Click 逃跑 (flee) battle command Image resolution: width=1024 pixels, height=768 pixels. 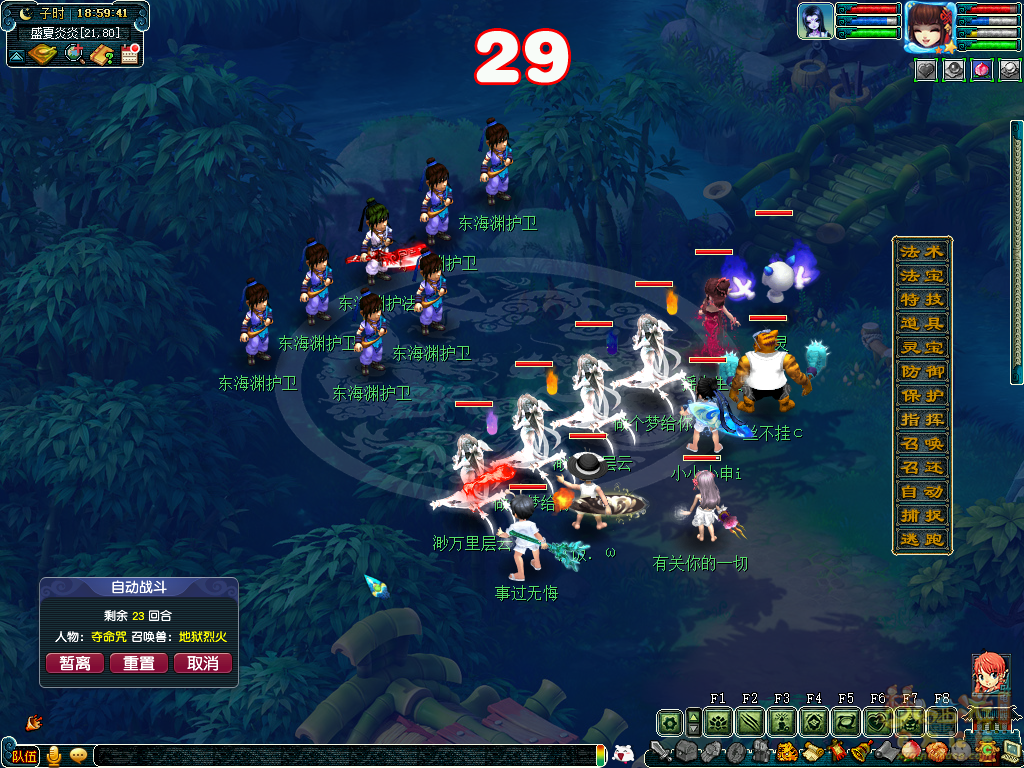[922, 540]
